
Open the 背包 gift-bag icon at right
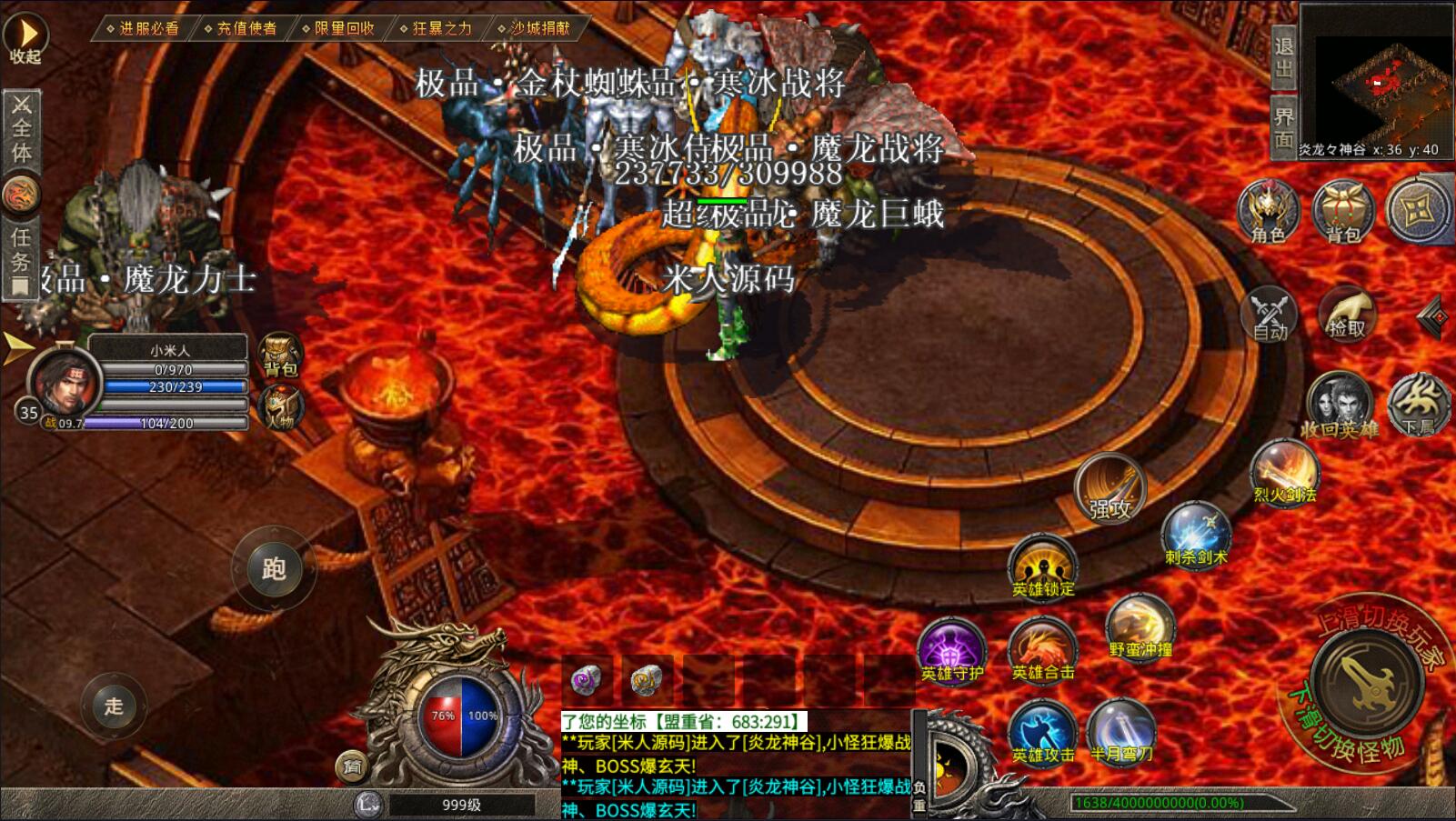pyautogui.click(x=1343, y=212)
